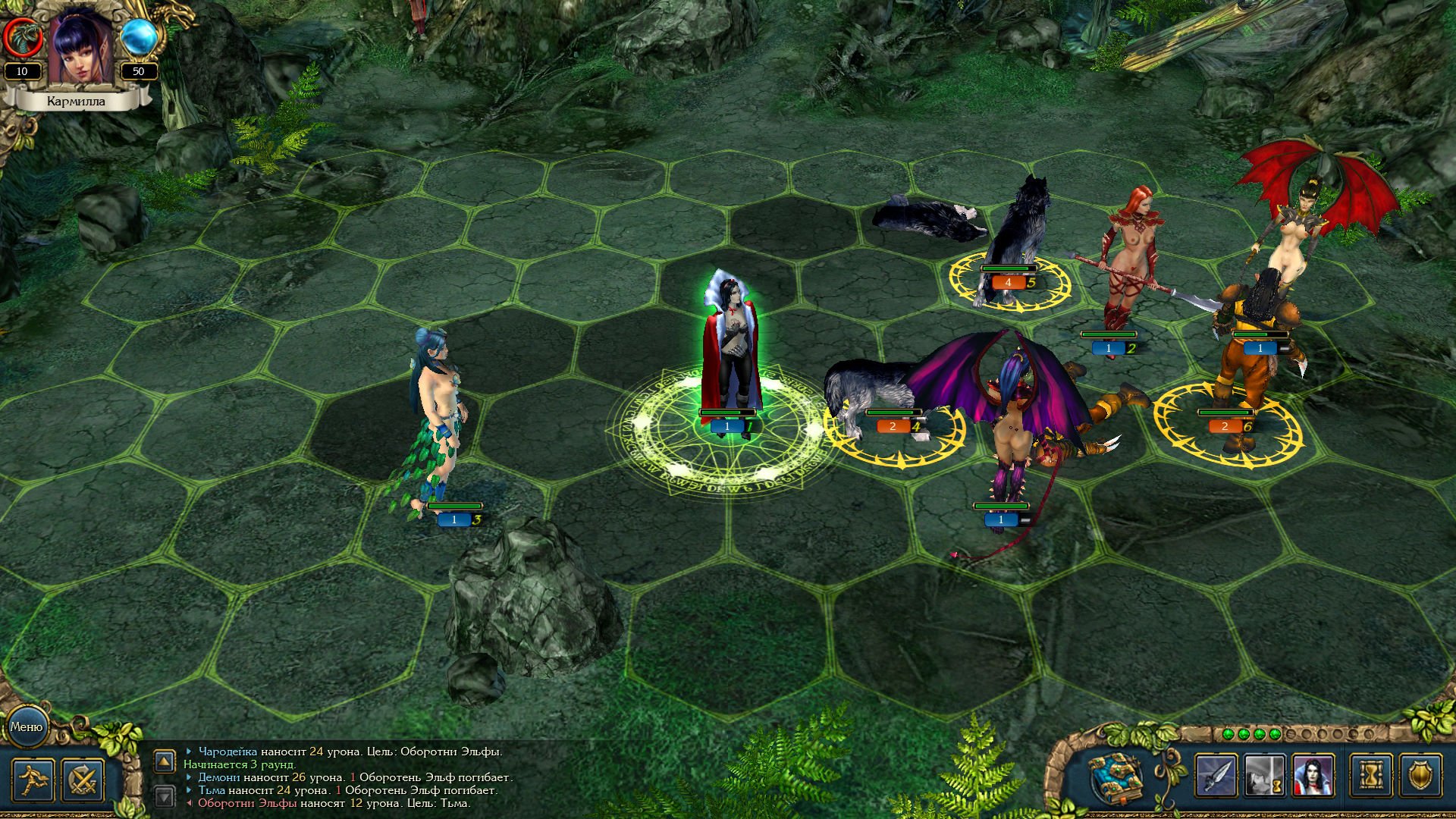Activate the vampire portrait ability

tap(1313, 777)
